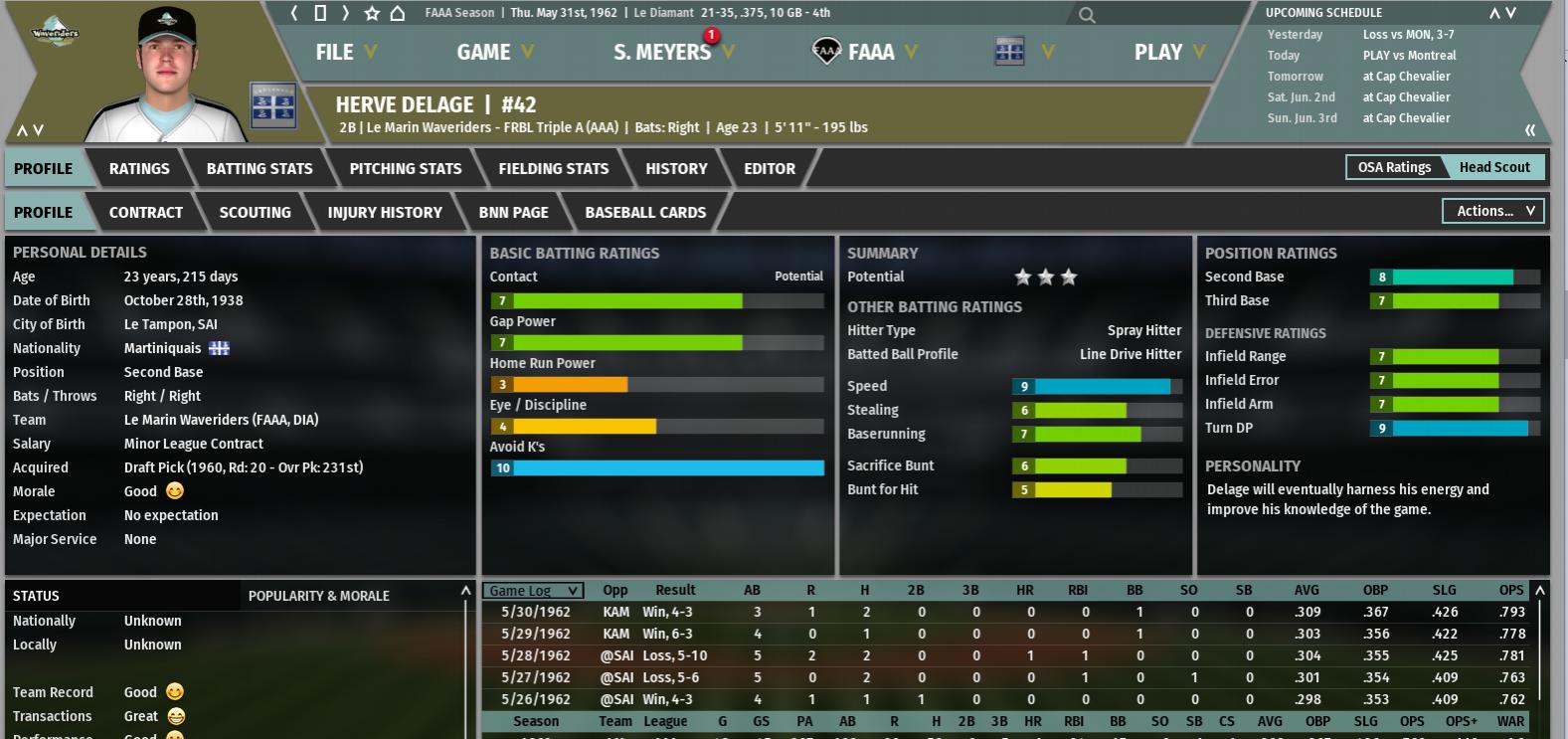This screenshot has width=1568, height=739.
Task: View the Baseball Cards sub-tab
Action: pyautogui.click(x=645, y=213)
